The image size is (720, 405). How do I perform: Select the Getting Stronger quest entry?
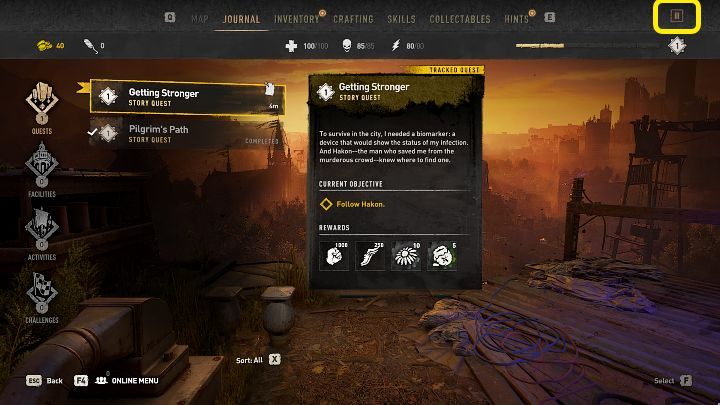[x=188, y=96]
